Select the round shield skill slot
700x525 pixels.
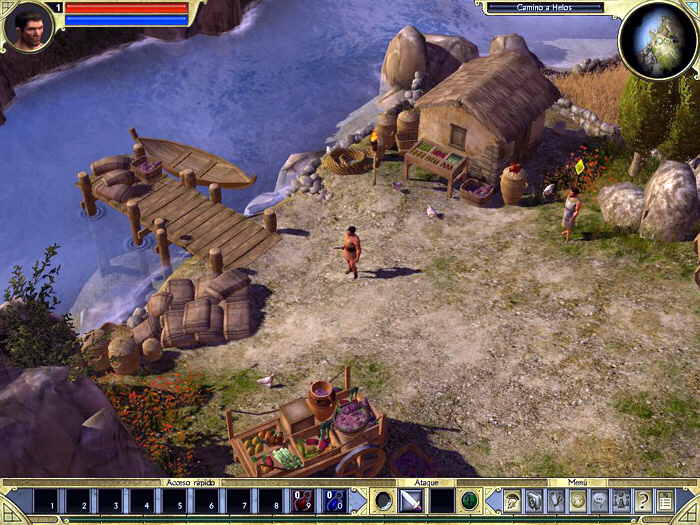[x=383, y=500]
